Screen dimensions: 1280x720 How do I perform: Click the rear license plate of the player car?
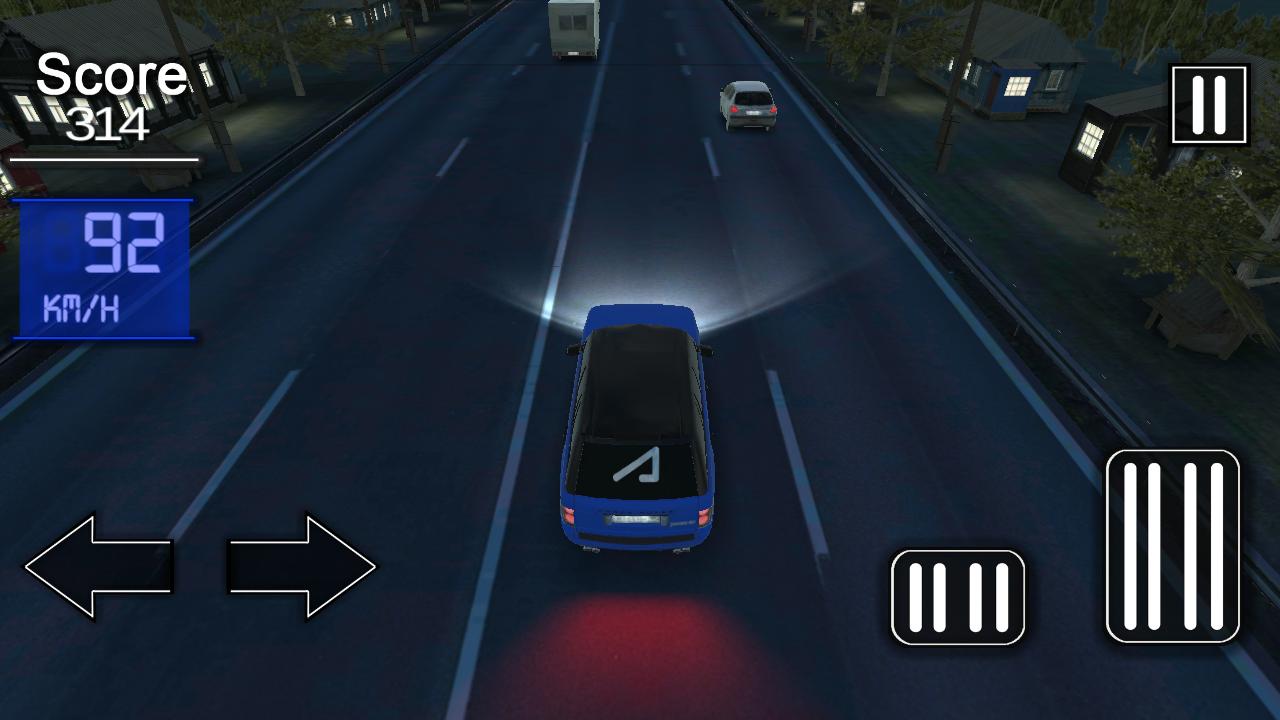click(634, 518)
